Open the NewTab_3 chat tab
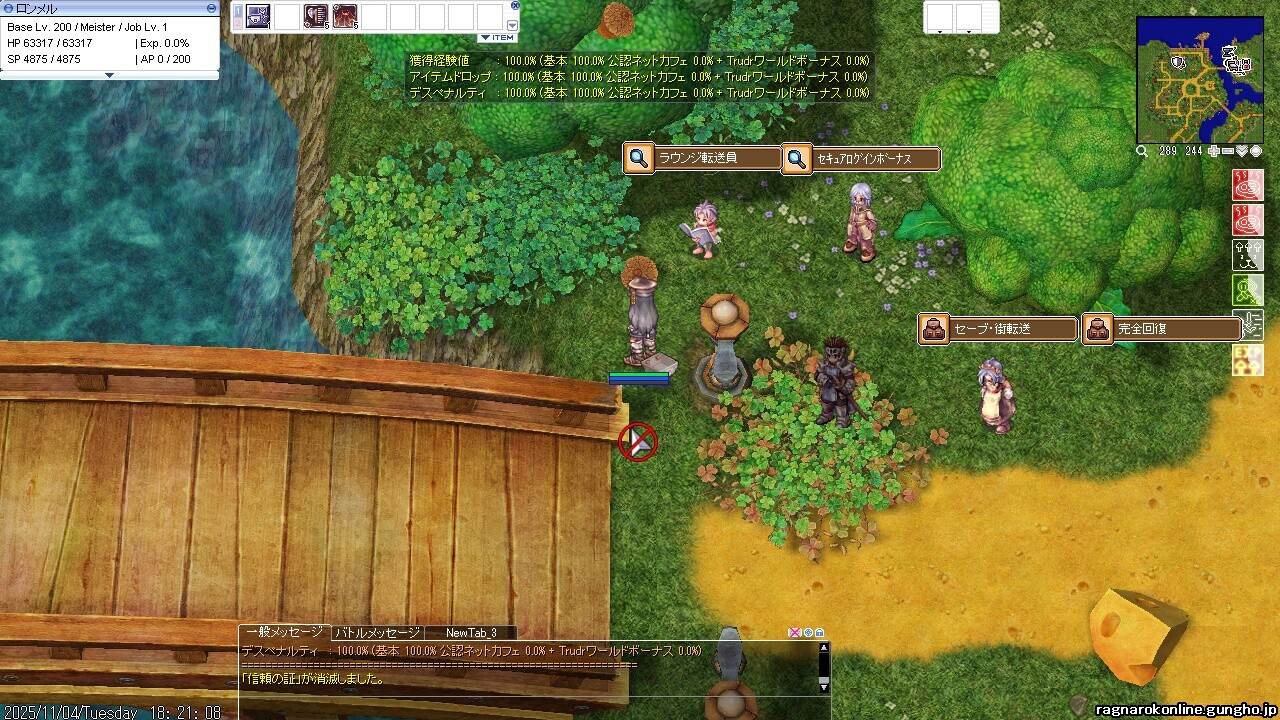The height and width of the screenshot is (720, 1280). click(x=470, y=633)
